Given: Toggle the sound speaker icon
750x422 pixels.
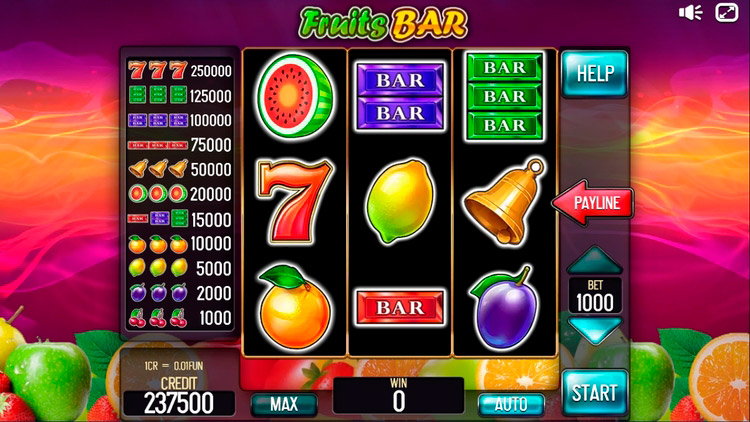Looking at the screenshot, I should pyautogui.click(x=691, y=12).
